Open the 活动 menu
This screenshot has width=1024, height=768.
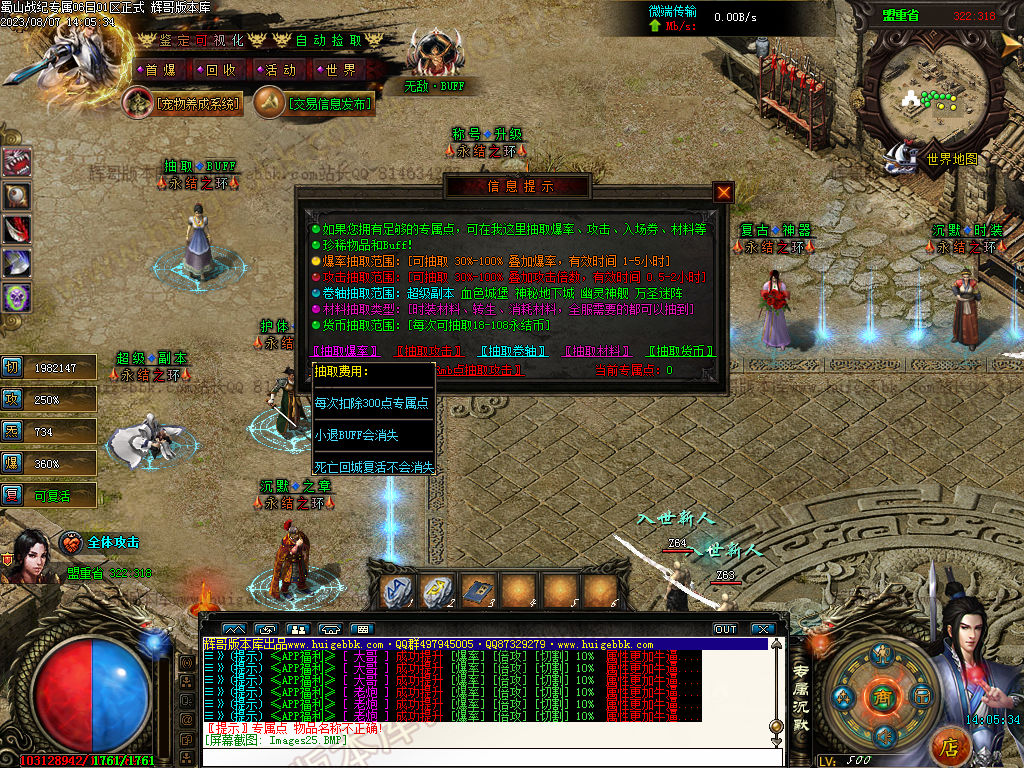(280, 70)
